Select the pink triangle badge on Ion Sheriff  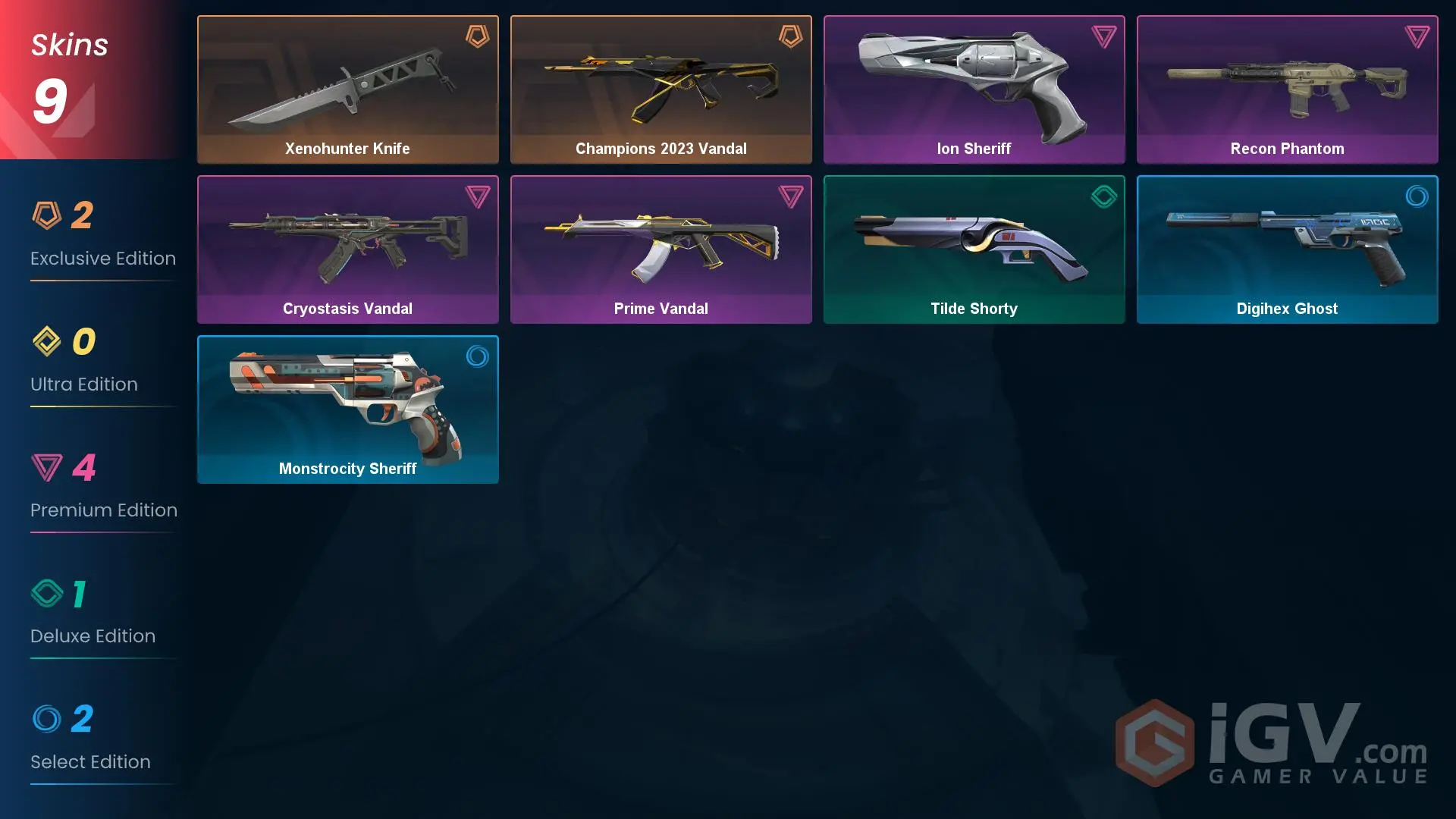coord(1104,36)
